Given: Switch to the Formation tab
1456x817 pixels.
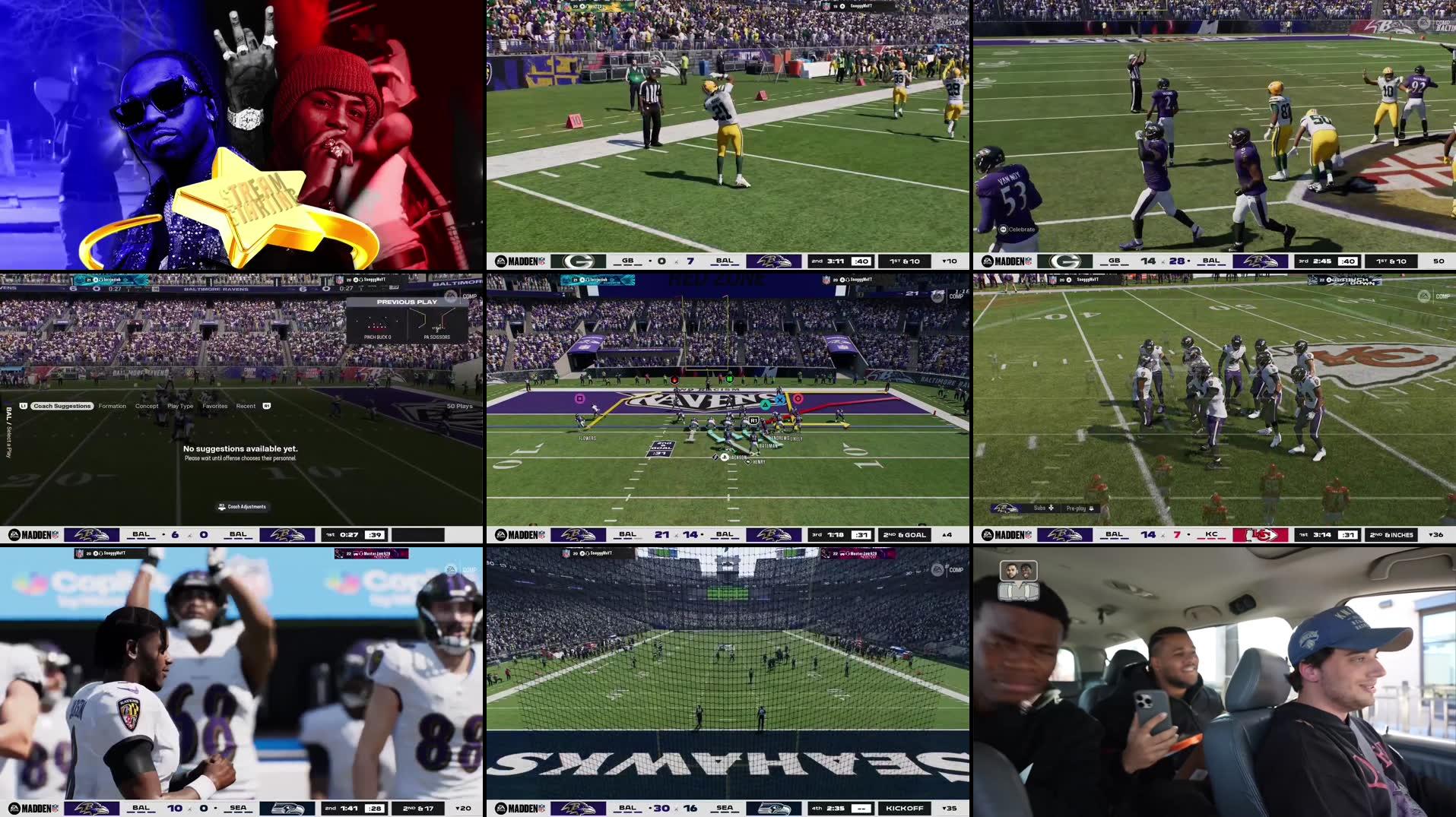Looking at the screenshot, I should click(x=112, y=405).
